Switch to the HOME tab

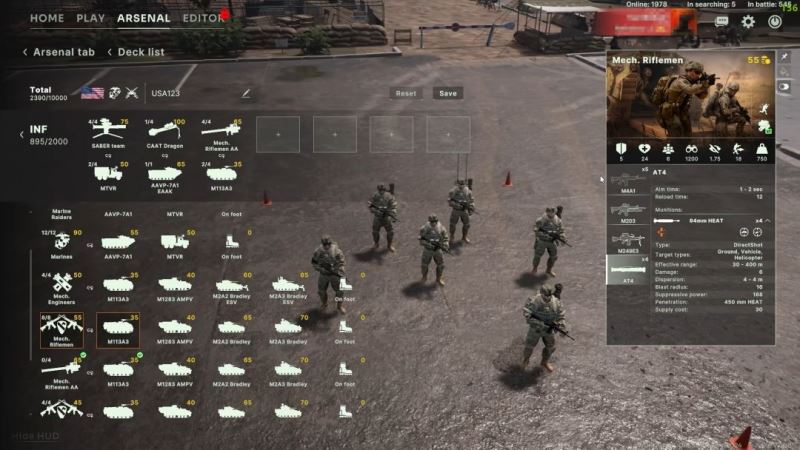click(x=47, y=18)
